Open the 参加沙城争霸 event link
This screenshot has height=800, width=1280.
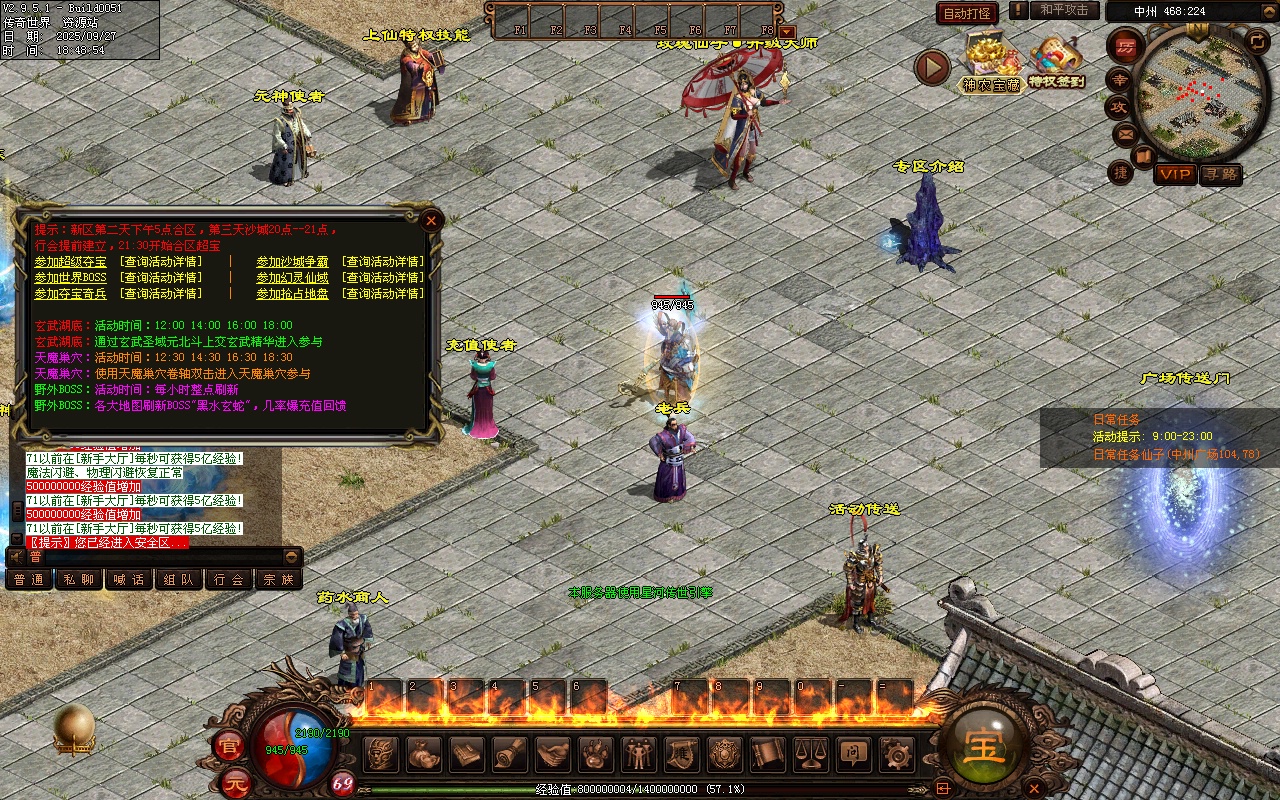coord(292,262)
